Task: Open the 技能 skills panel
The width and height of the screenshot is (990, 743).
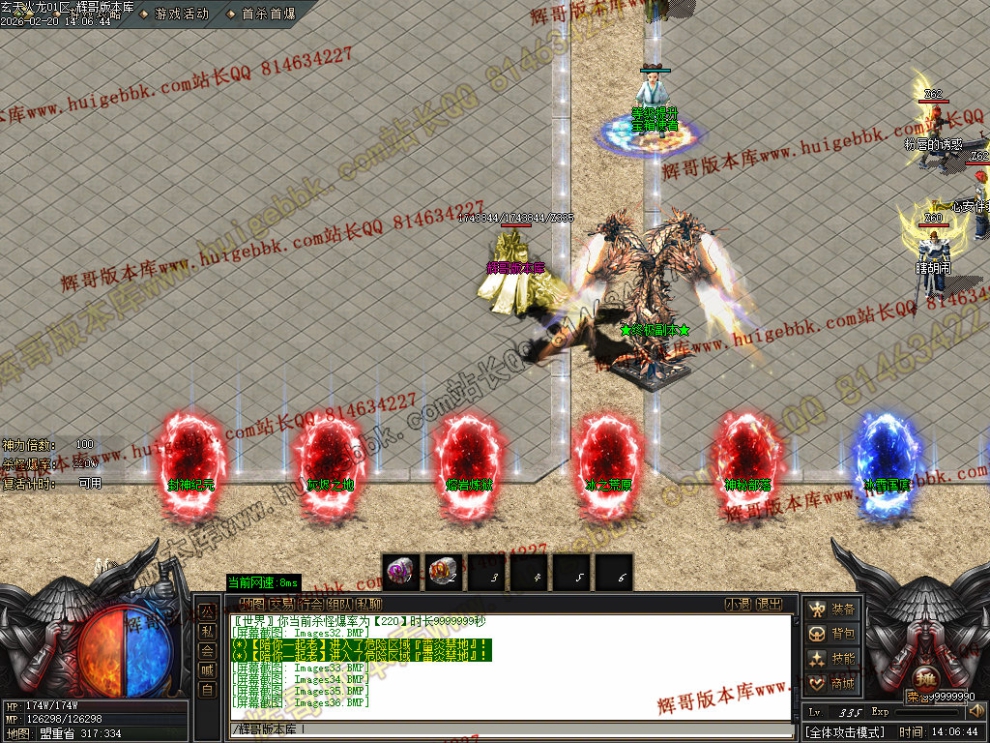Action: point(832,658)
